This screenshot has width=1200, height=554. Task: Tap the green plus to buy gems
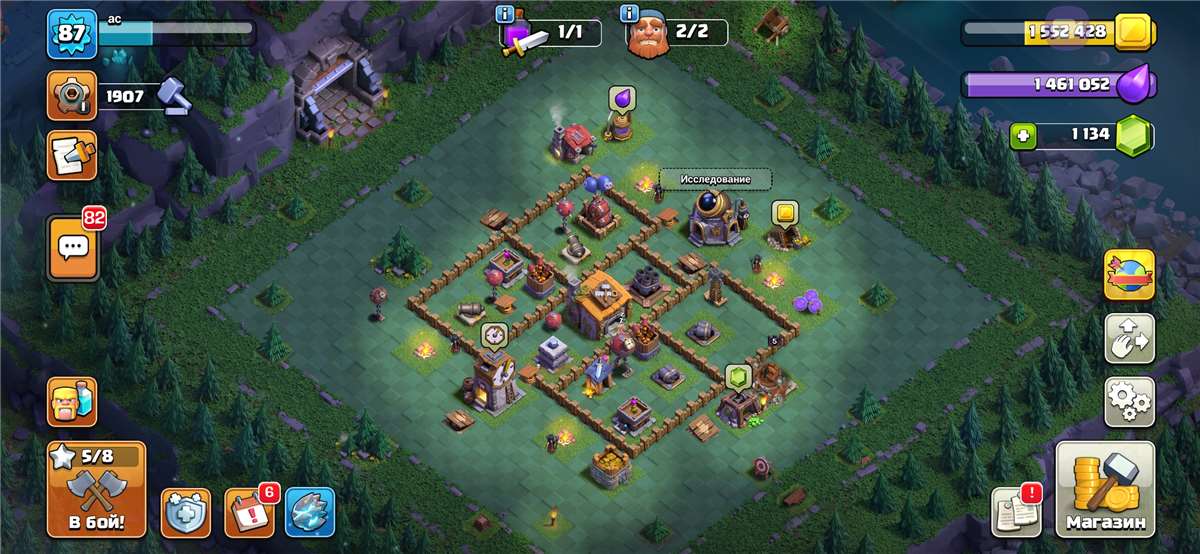point(1022,135)
